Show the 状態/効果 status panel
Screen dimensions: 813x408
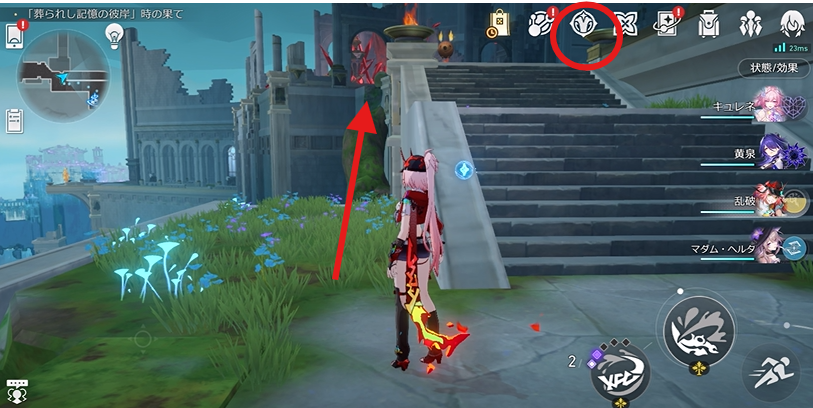[774, 68]
